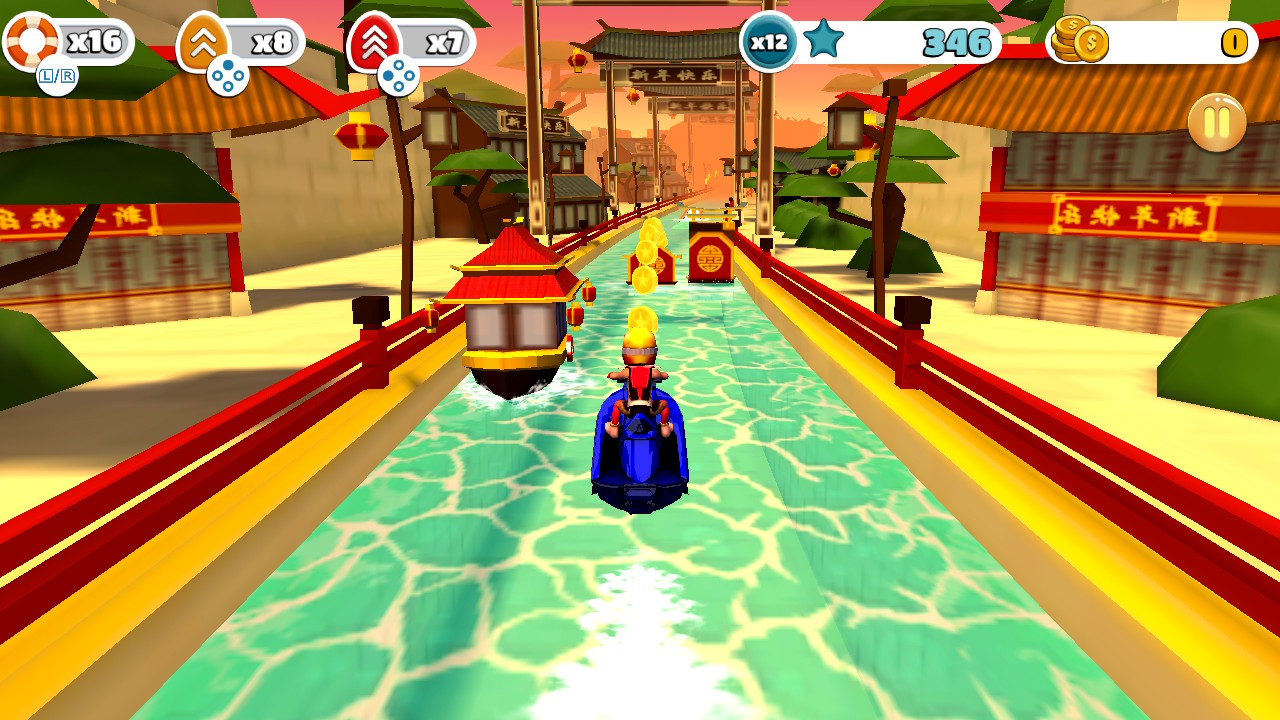Click the gold coin stack icon
Screen dimensions: 1280x720
[x=1080, y=42]
